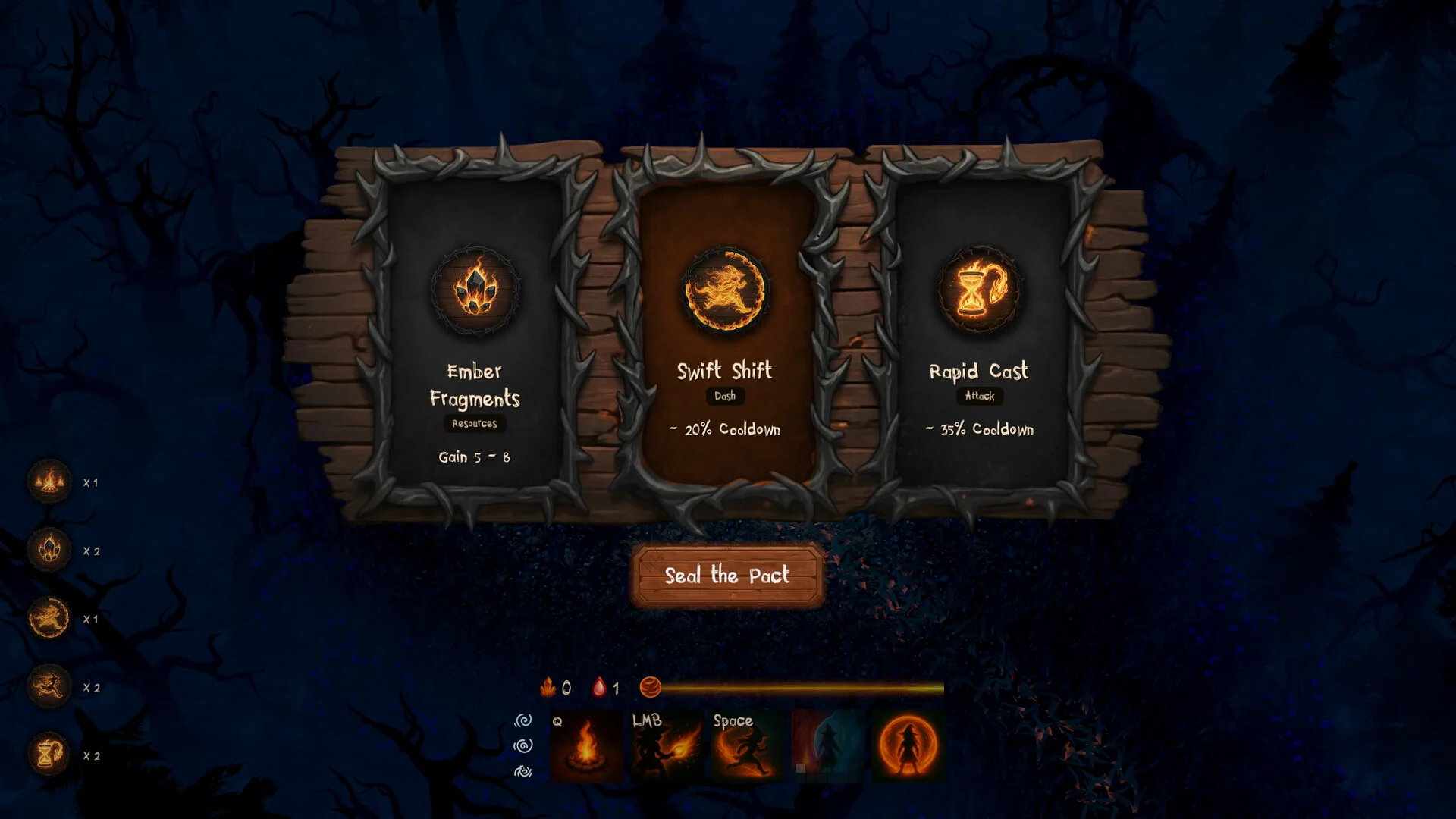Inspect the collected flaming hourglass upgrade icon
1456x819 pixels.
point(49,754)
